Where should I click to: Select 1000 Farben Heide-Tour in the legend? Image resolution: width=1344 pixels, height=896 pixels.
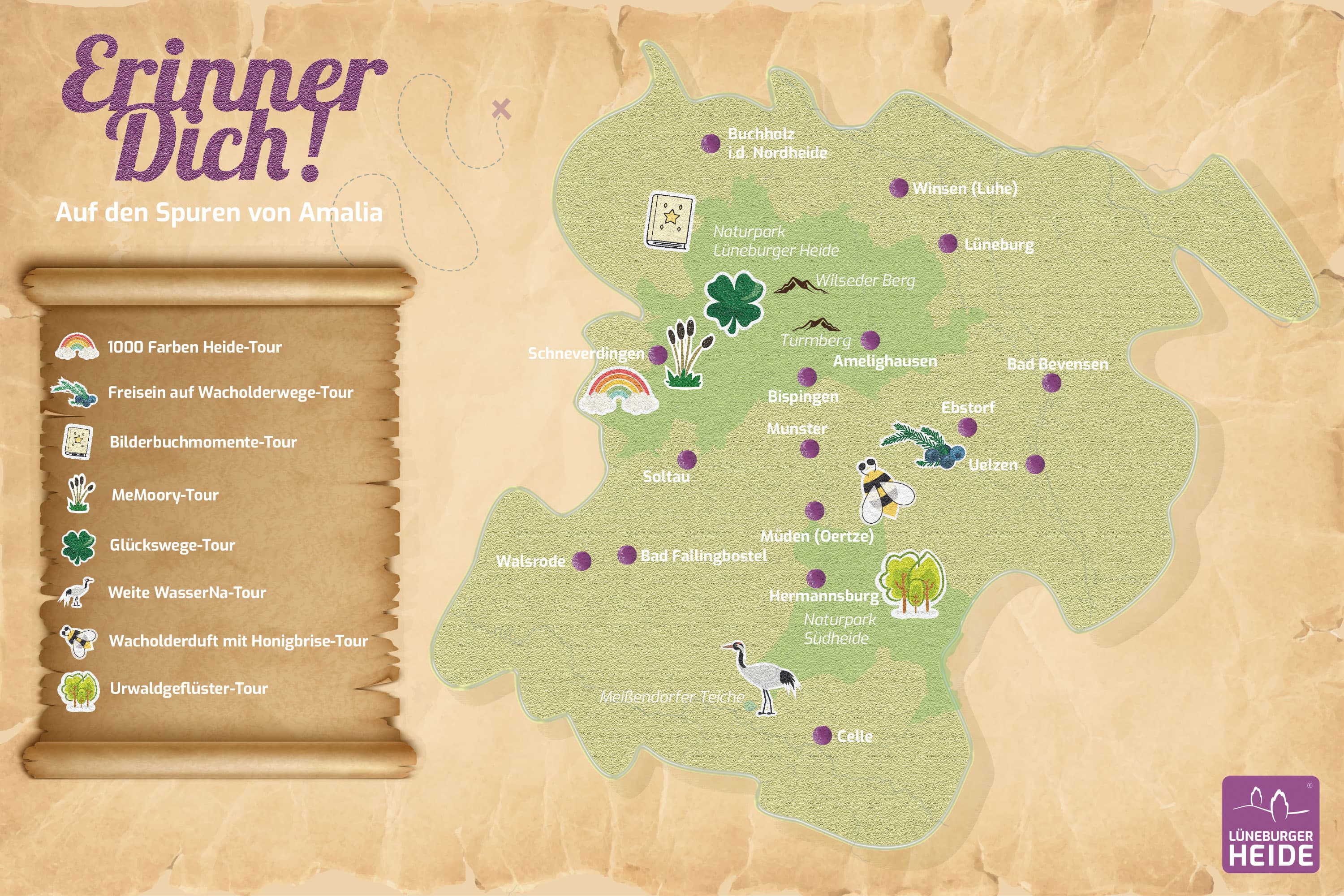click(x=194, y=347)
